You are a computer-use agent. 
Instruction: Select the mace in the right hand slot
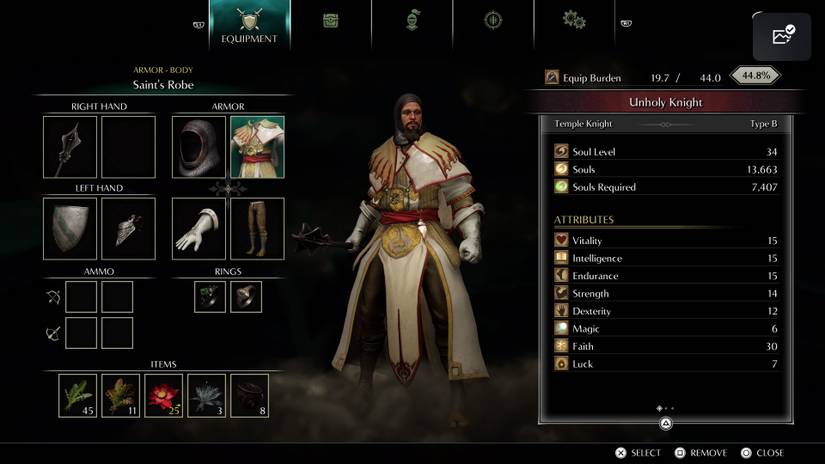(70, 147)
